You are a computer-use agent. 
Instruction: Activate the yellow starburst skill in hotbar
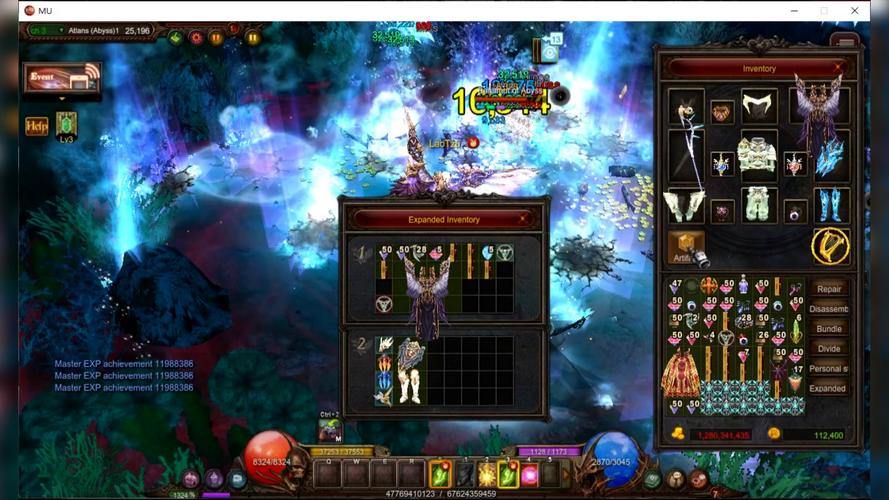click(x=487, y=474)
